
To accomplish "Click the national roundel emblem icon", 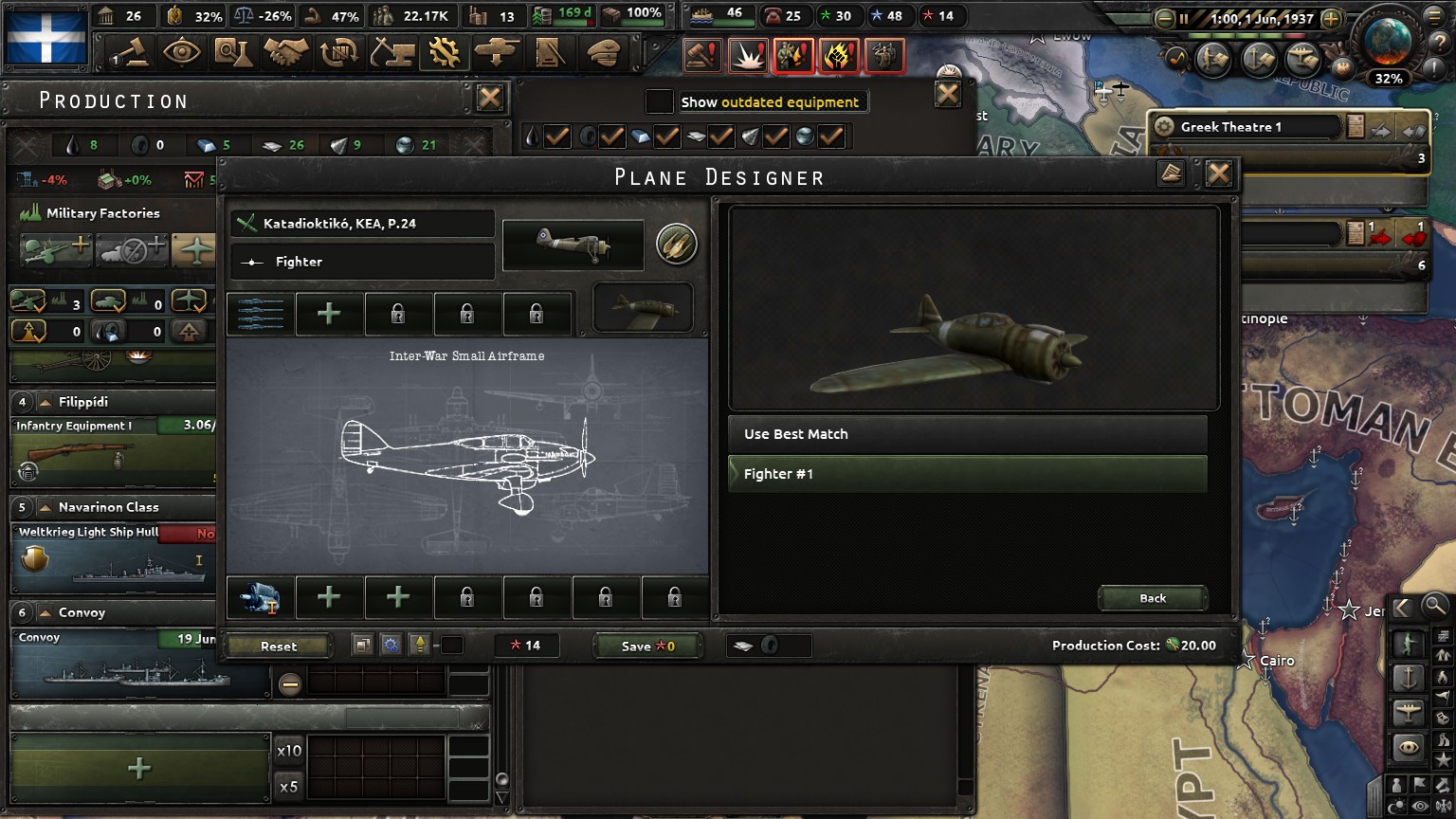I will click(677, 244).
